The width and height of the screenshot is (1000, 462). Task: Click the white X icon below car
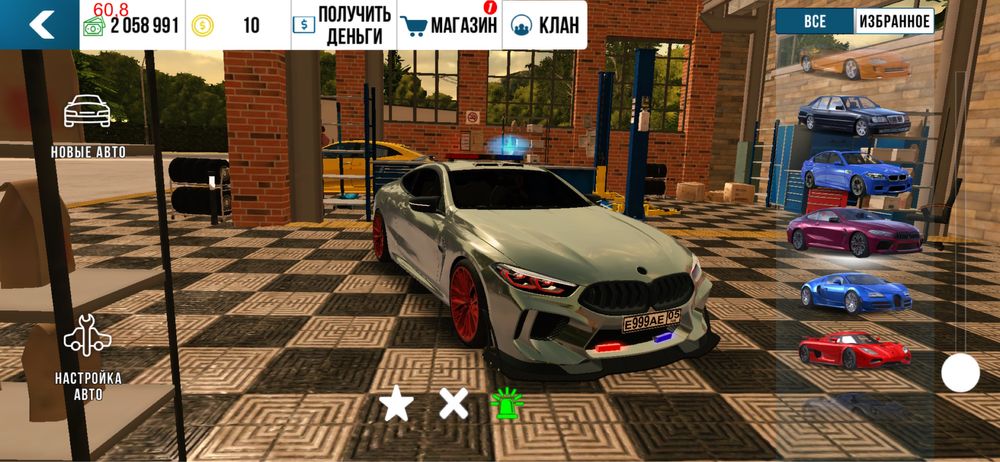point(454,404)
